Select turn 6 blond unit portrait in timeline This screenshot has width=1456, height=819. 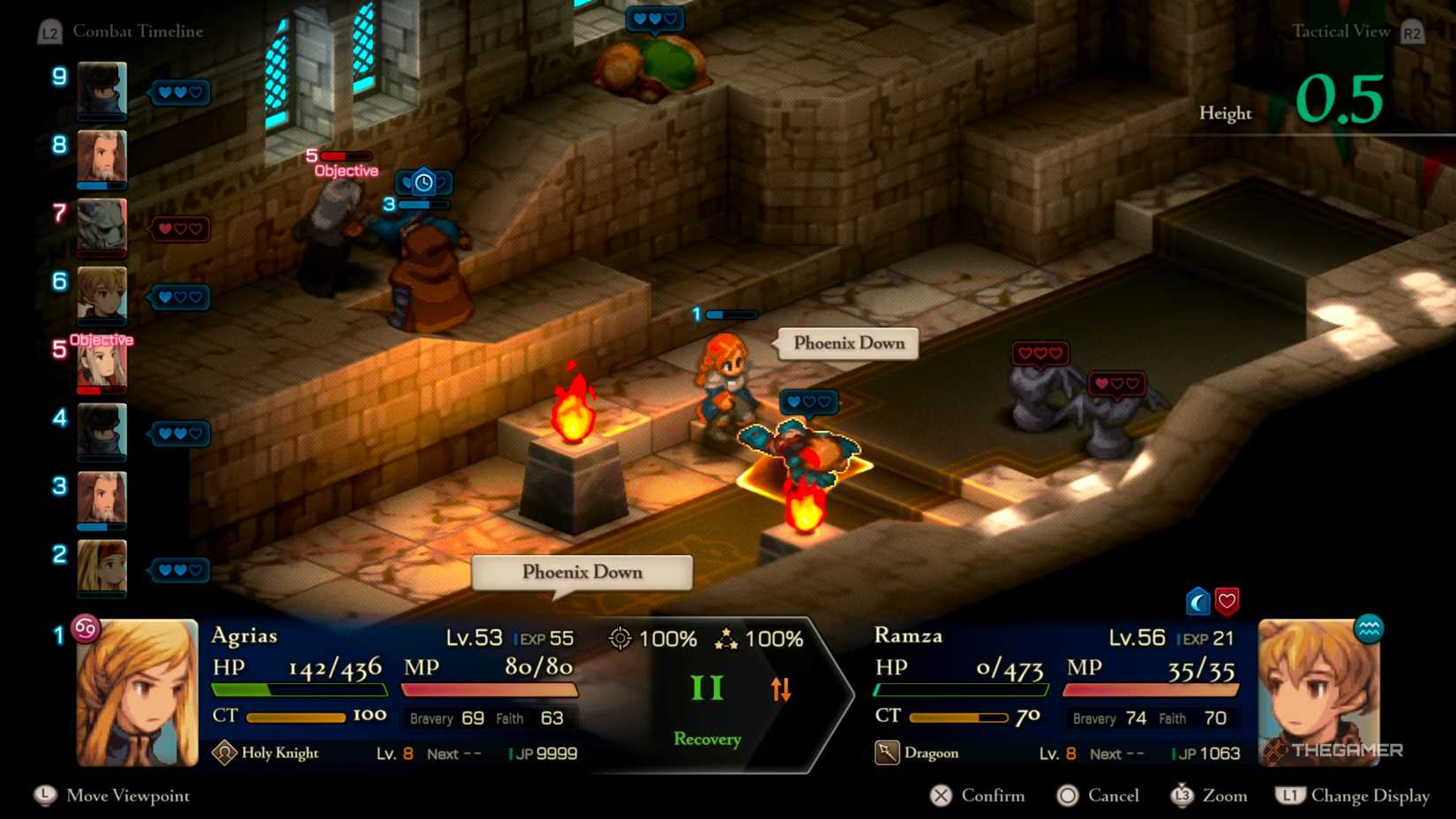click(x=101, y=295)
